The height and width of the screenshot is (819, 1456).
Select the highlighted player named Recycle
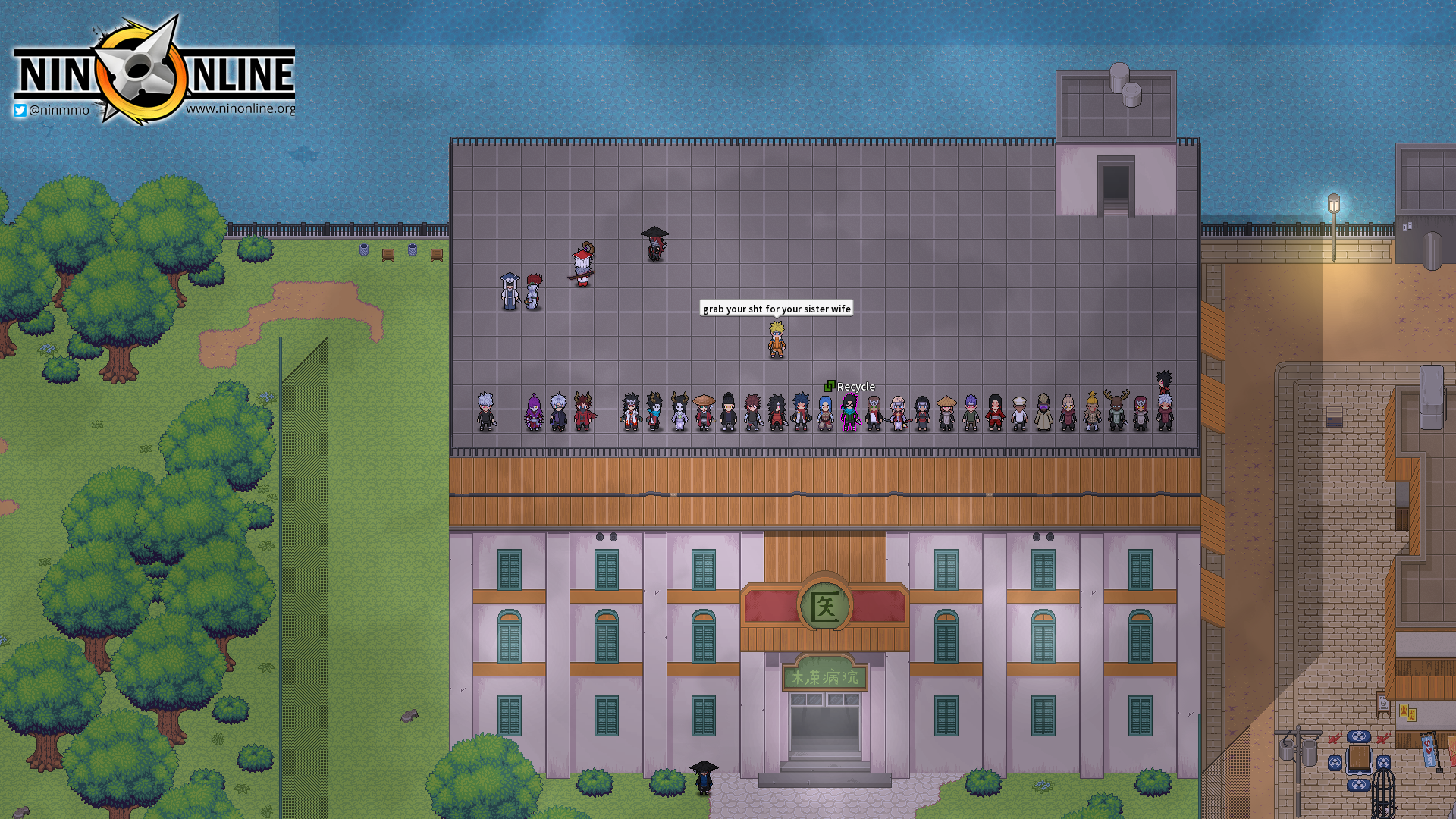pyautogui.click(x=850, y=413)
